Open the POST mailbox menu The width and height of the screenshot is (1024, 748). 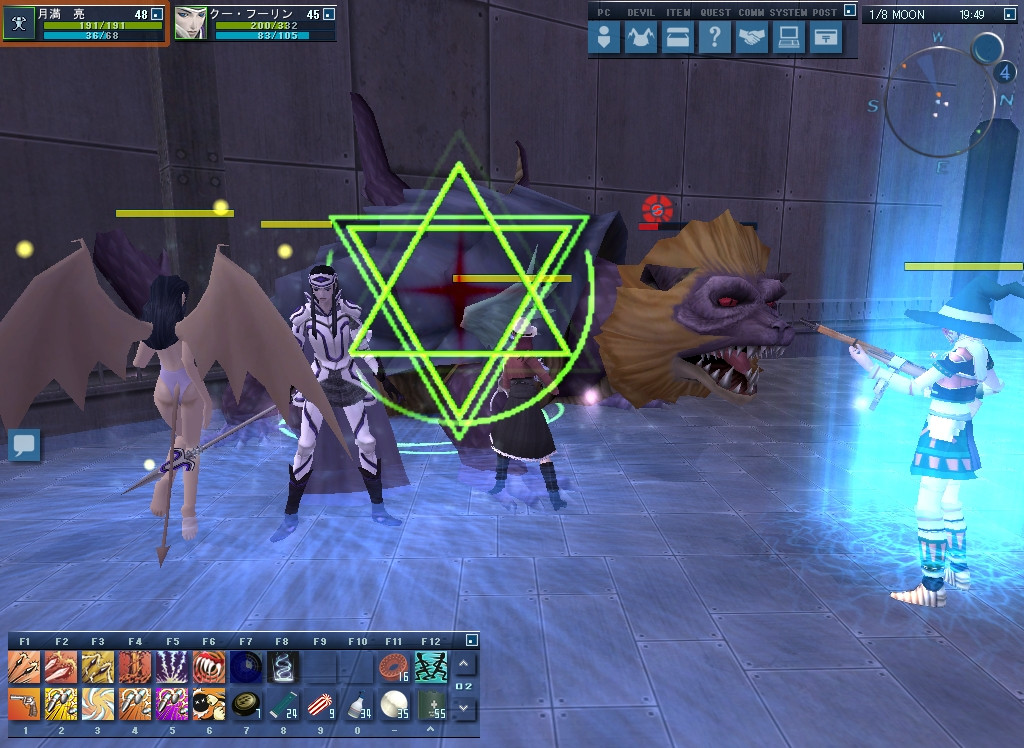pos(825,38)
